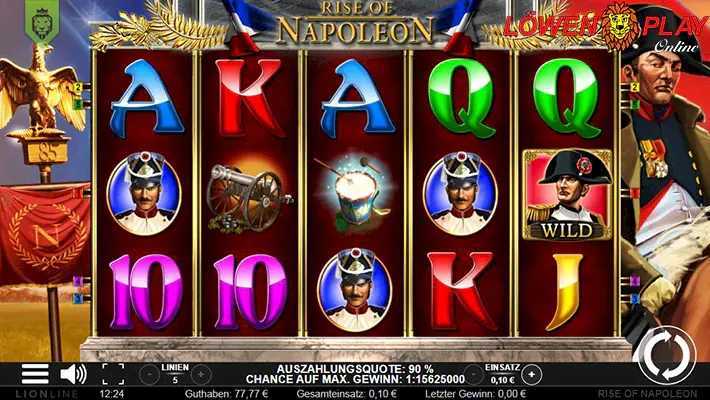Click the green lion logo icon
The width and height of the screenshot is (710, 400).
pos(41,18)
